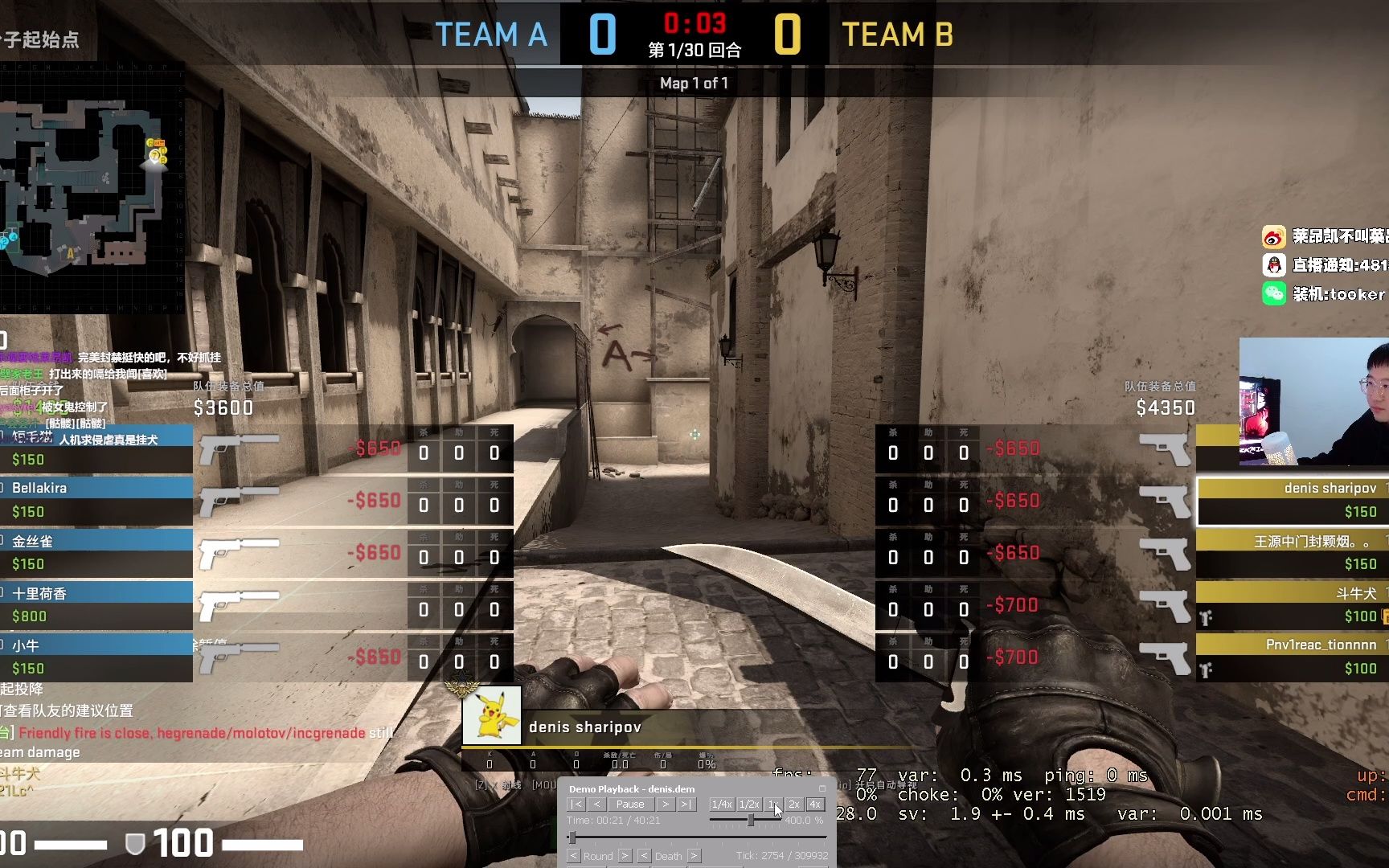Click the |< restart demo button
Screen dimensions: 1389x868
pos(576,804)
